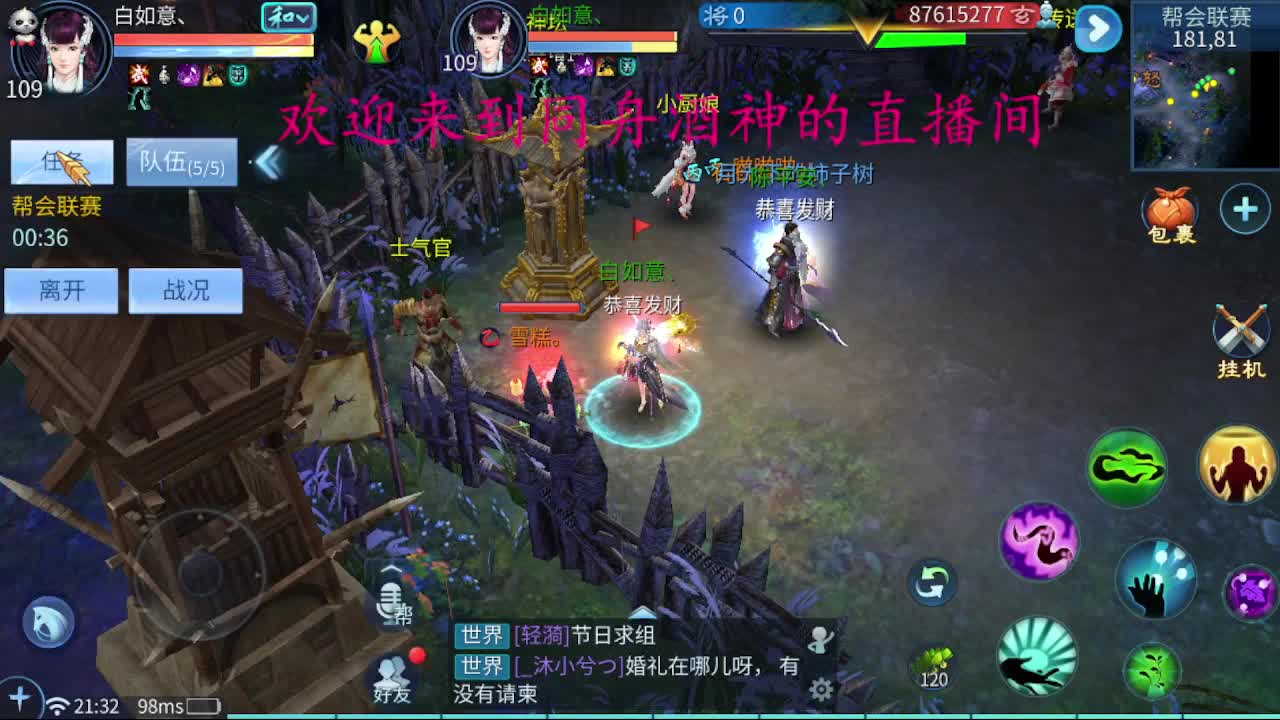Select the 任务 quest tab
The width and height of the screenshot is (1280, 720).
(x=62, y=162)
